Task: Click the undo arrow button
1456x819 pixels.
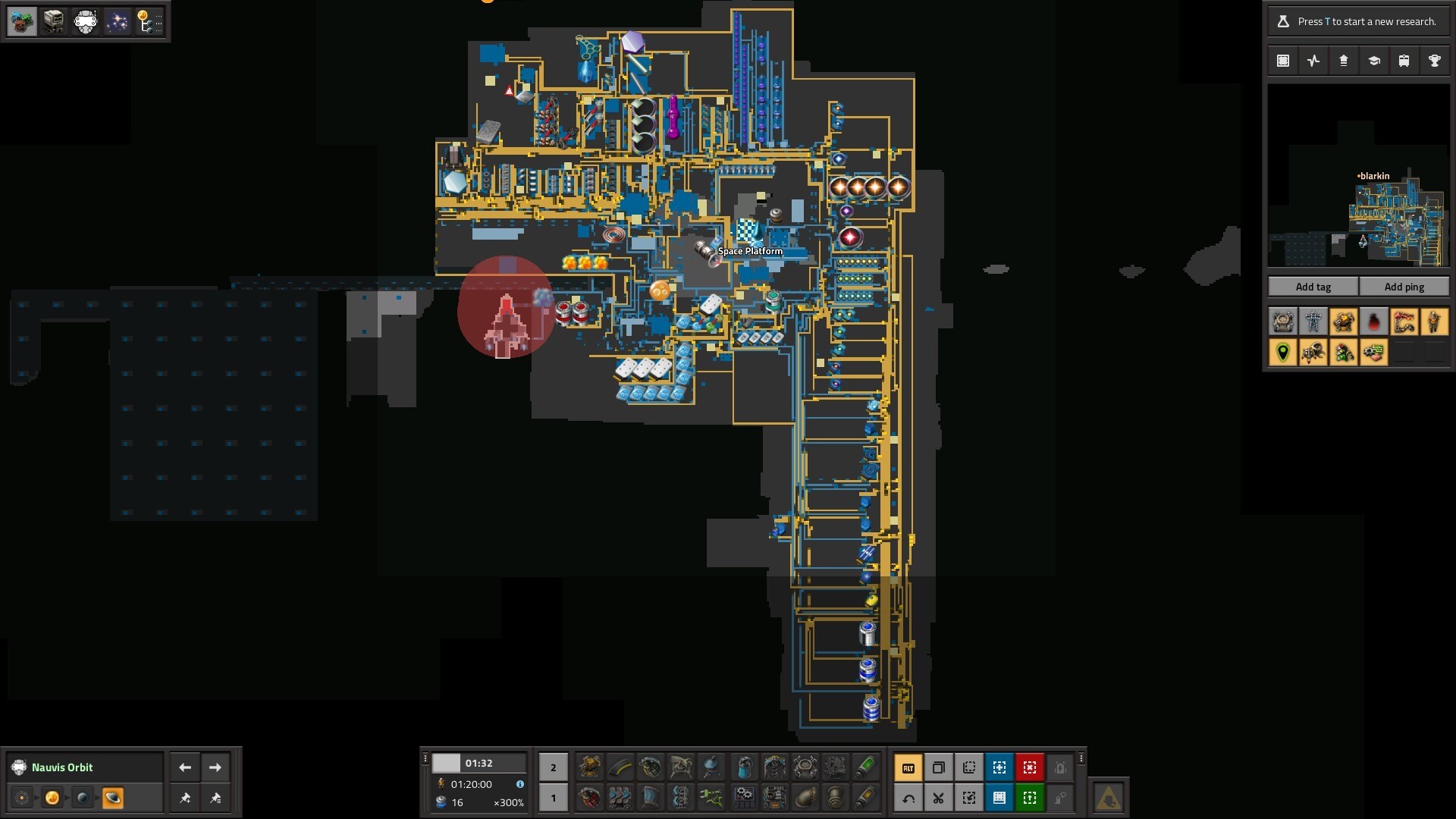Action: 908,798
